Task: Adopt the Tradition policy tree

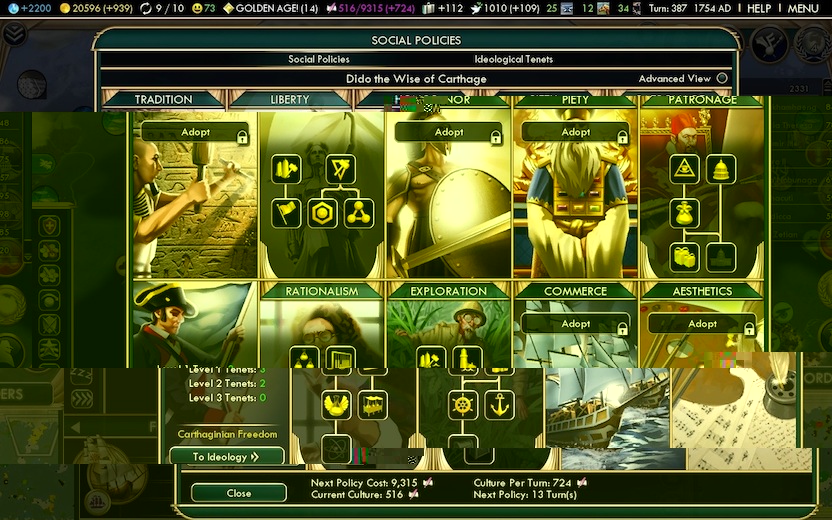Action: [195, 132]
